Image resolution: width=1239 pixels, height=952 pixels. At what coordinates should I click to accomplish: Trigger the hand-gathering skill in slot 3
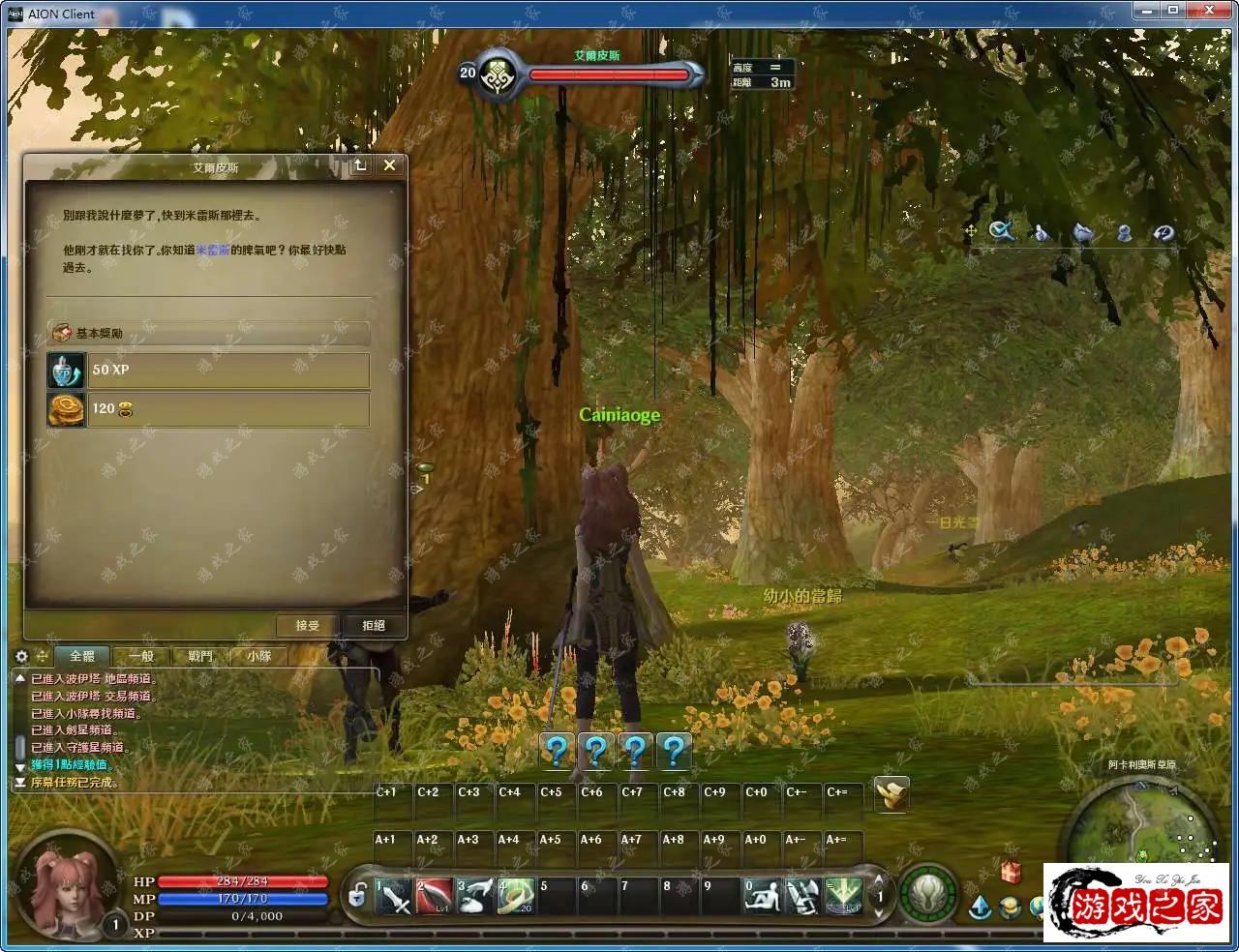coord(475,896)
